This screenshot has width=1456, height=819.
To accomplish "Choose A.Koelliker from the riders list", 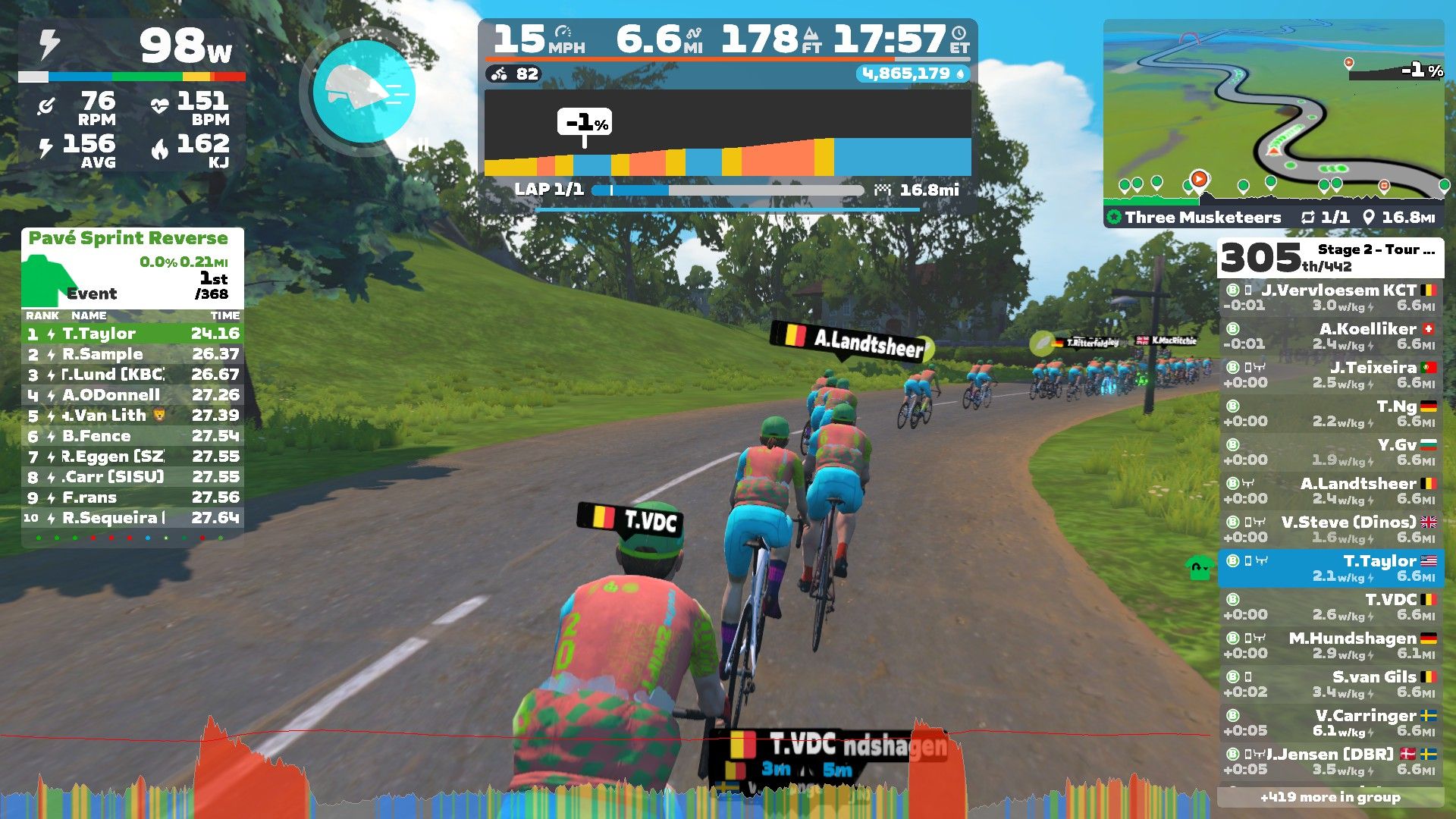I will click(1330, 336).
